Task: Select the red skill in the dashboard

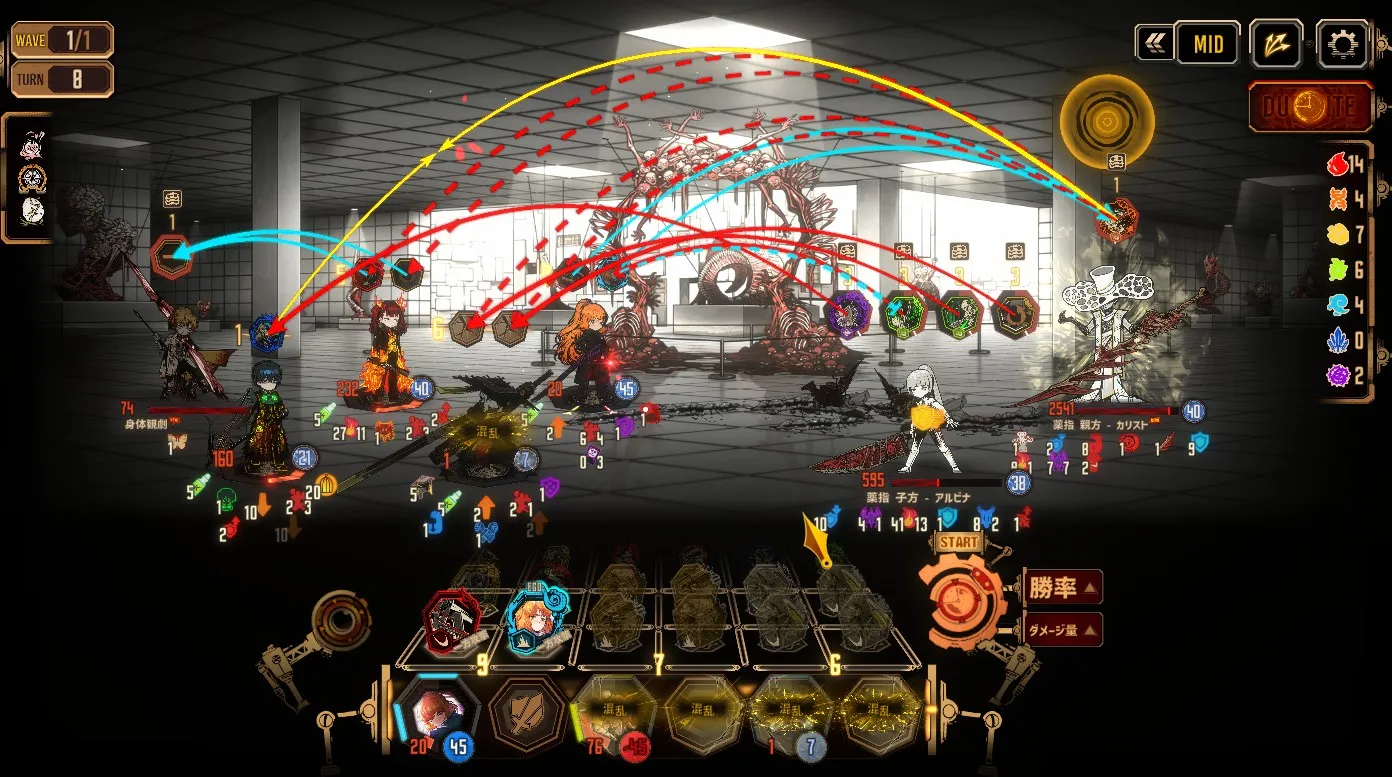Action: (452, 620)
